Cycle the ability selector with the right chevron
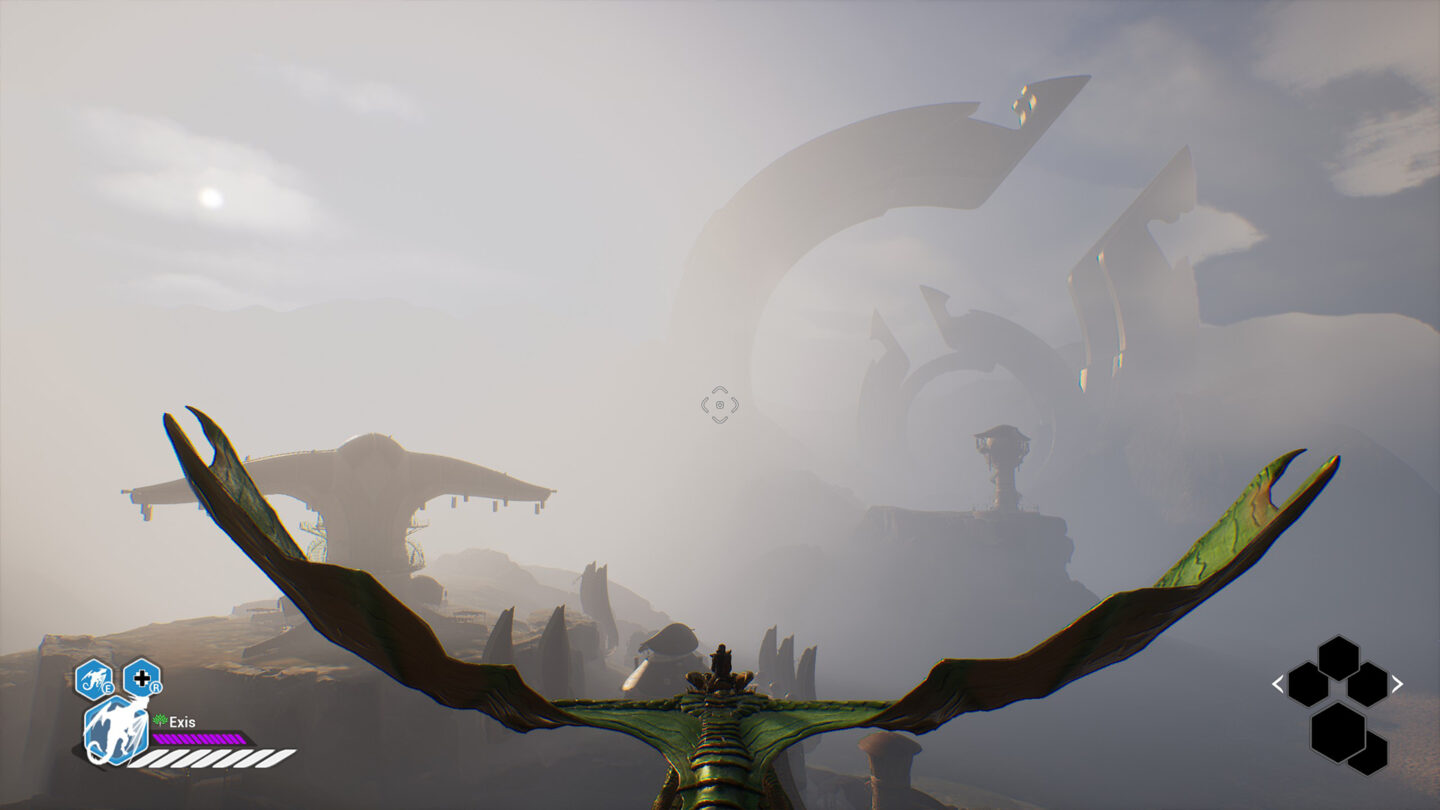1440x810 pixels. click(x=1397, y=683)
